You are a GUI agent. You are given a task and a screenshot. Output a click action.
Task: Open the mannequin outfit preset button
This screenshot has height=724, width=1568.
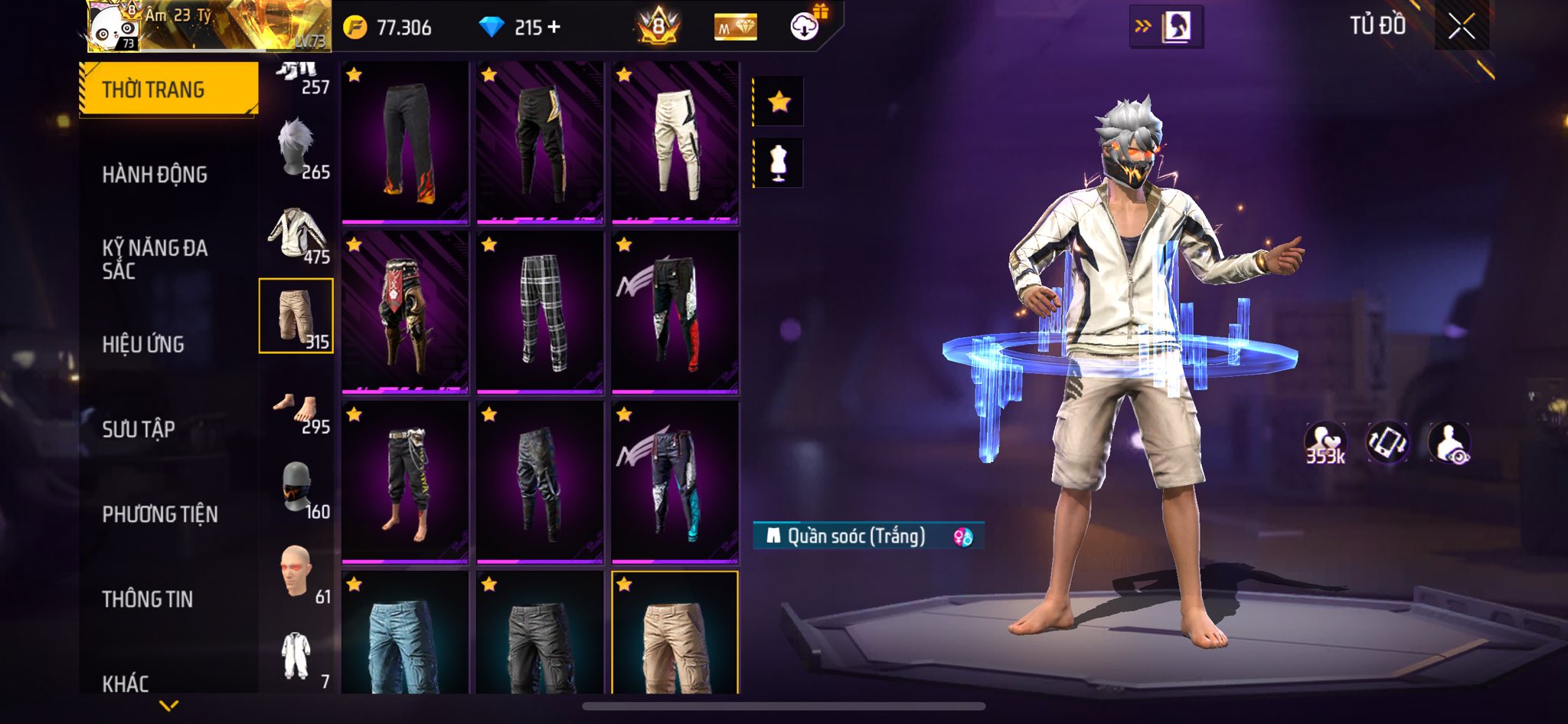779,163
